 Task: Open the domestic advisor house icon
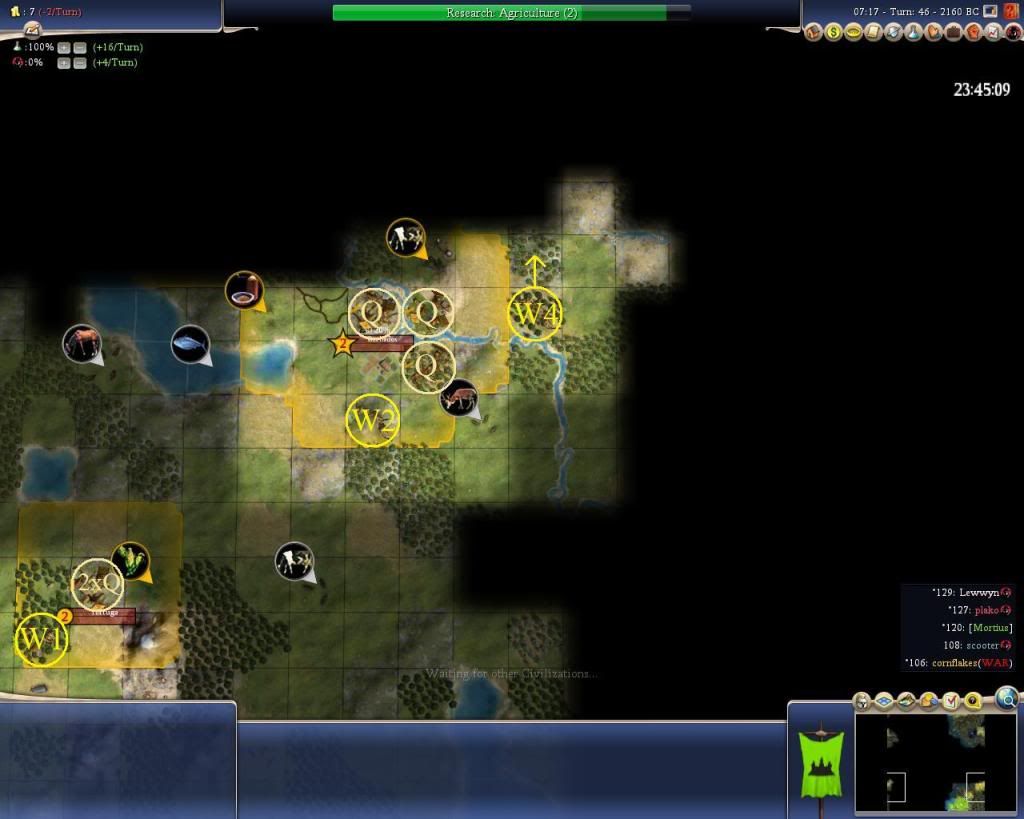coord(814,32)
